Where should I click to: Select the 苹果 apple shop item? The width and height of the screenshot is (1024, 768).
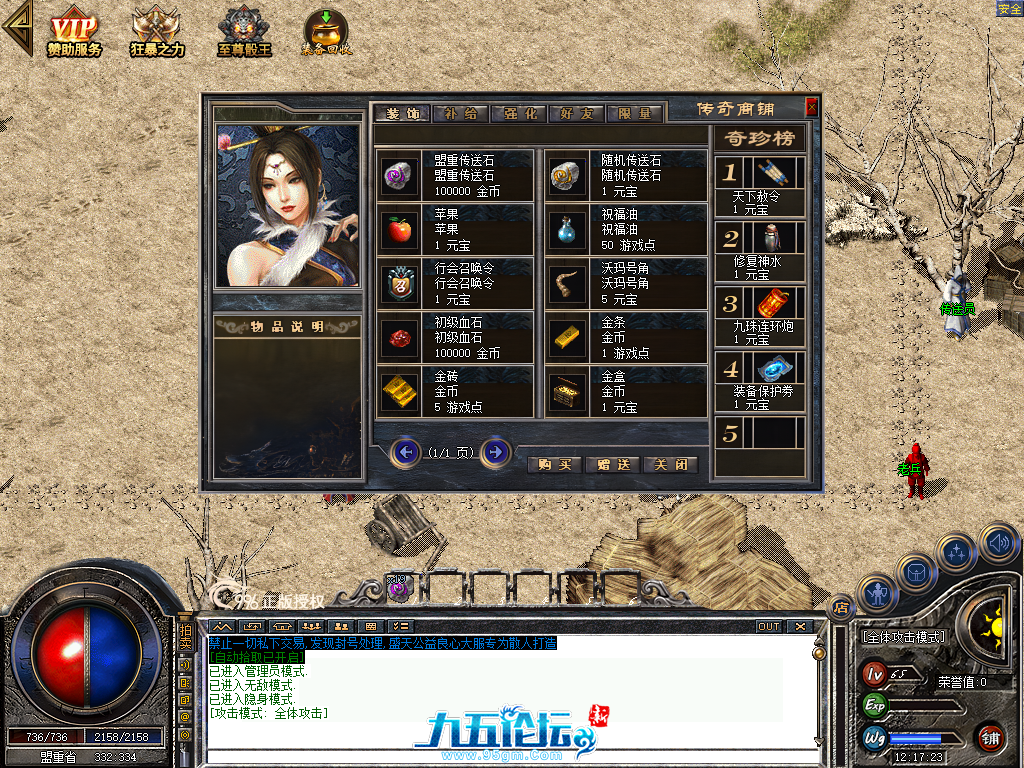400,230
